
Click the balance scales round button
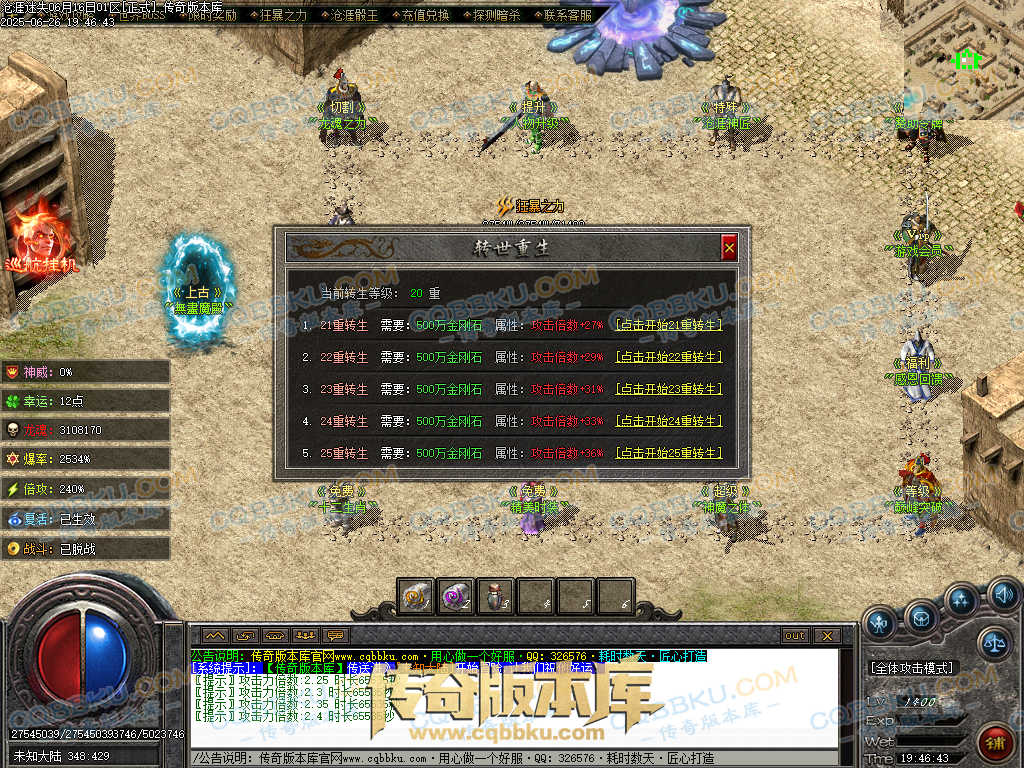[x=993, y=642]
